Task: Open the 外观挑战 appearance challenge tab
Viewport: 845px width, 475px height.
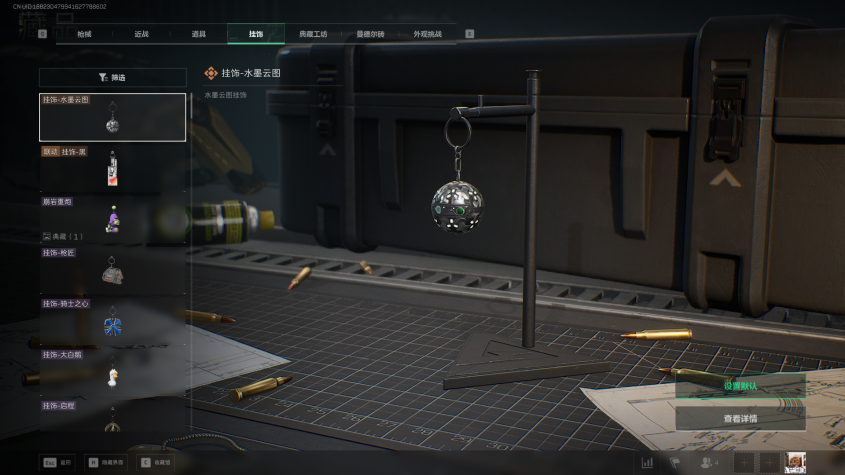Action: click(427, 34)
